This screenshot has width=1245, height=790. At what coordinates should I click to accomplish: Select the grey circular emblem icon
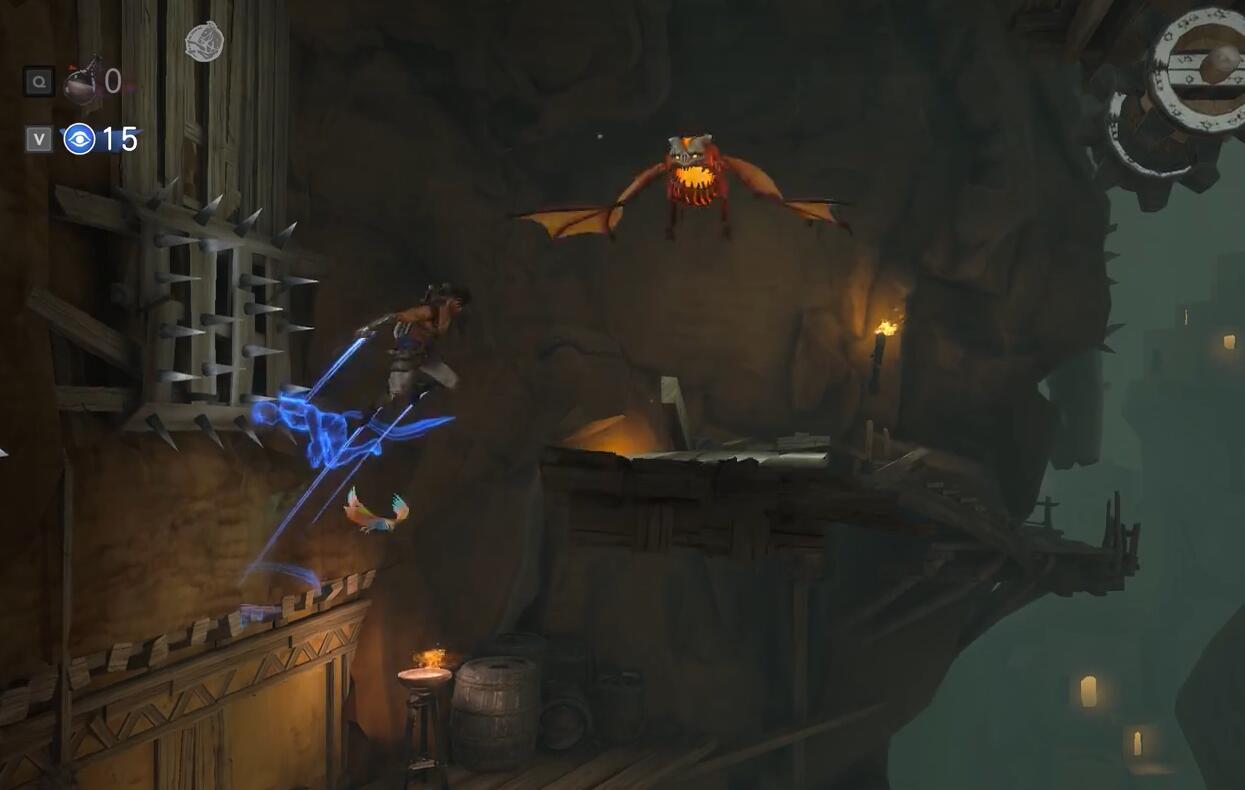[204, 42]
